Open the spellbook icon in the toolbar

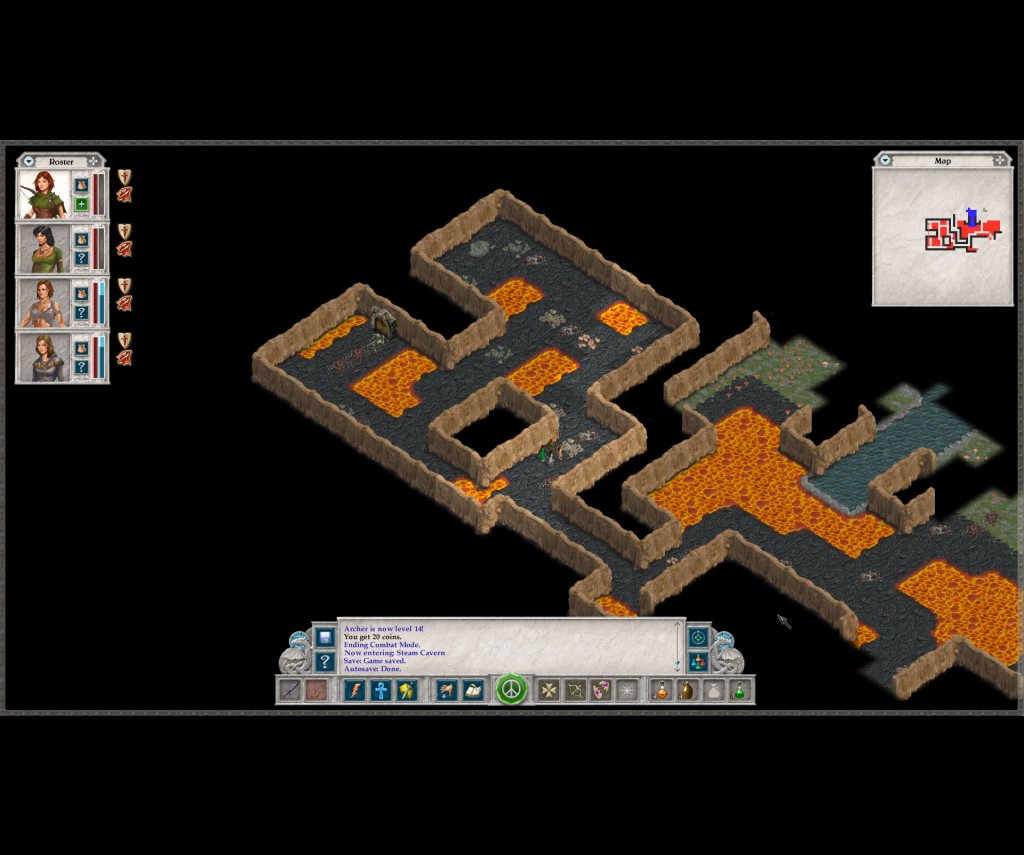(x=472, y=690)
